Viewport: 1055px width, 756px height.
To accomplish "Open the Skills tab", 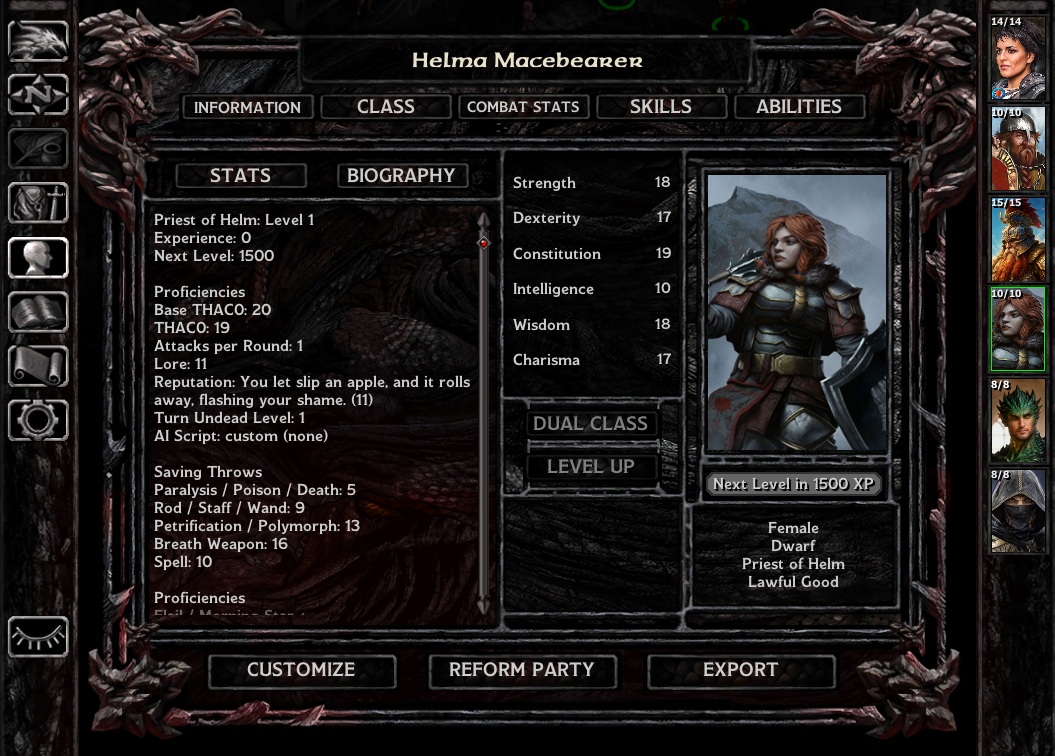I will tap(660, 107).
